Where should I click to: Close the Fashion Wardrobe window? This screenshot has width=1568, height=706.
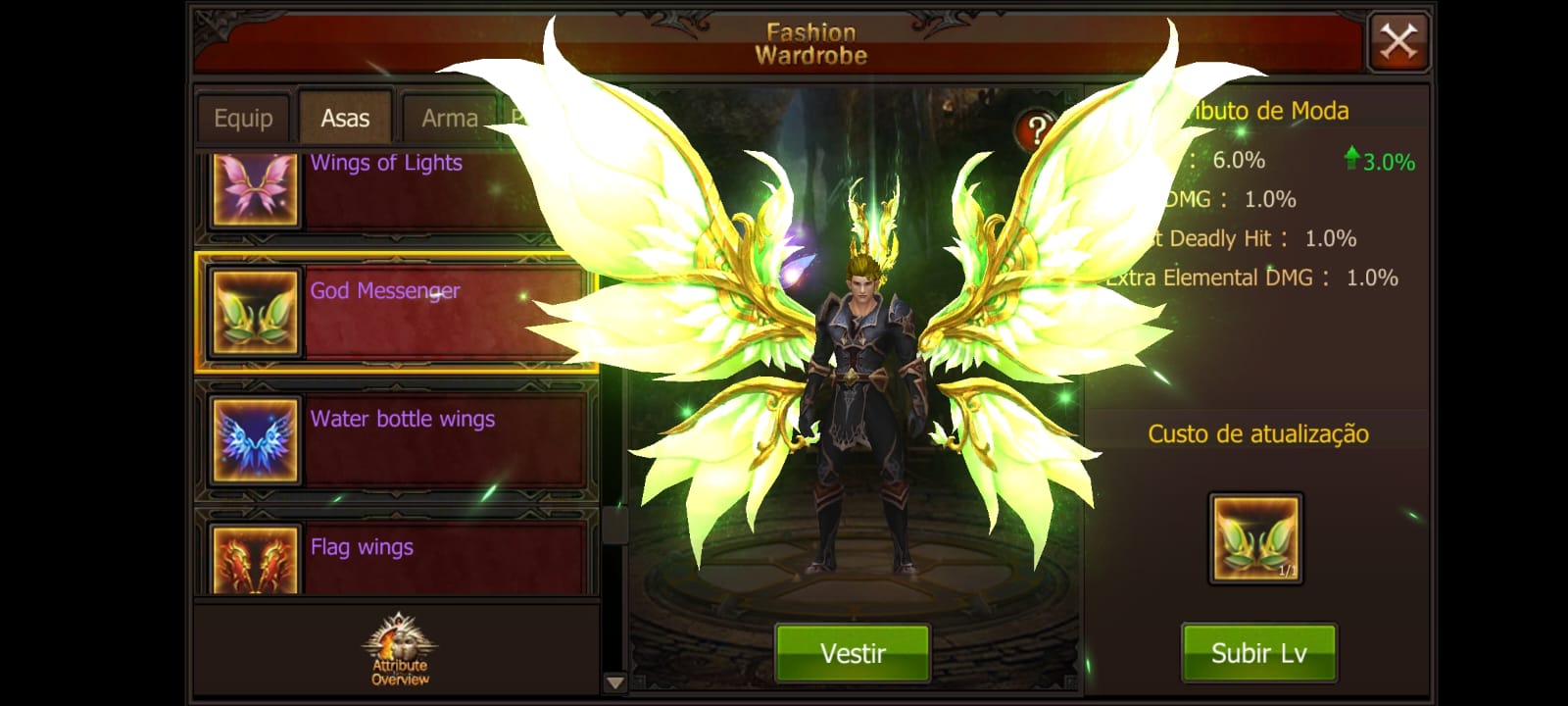1398,42
